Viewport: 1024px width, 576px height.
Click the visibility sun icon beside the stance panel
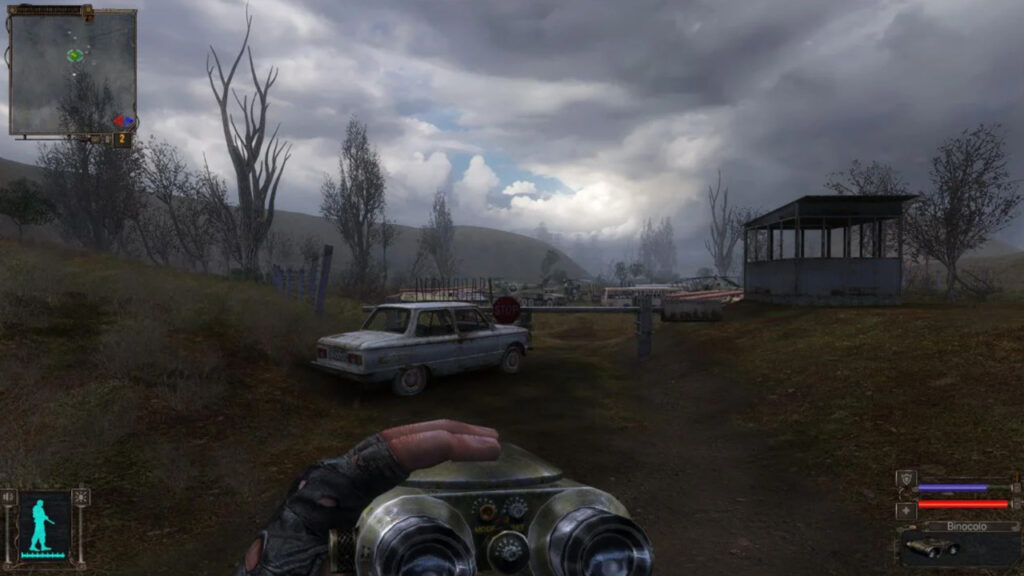pyautogui.click(x=81, y=497)
